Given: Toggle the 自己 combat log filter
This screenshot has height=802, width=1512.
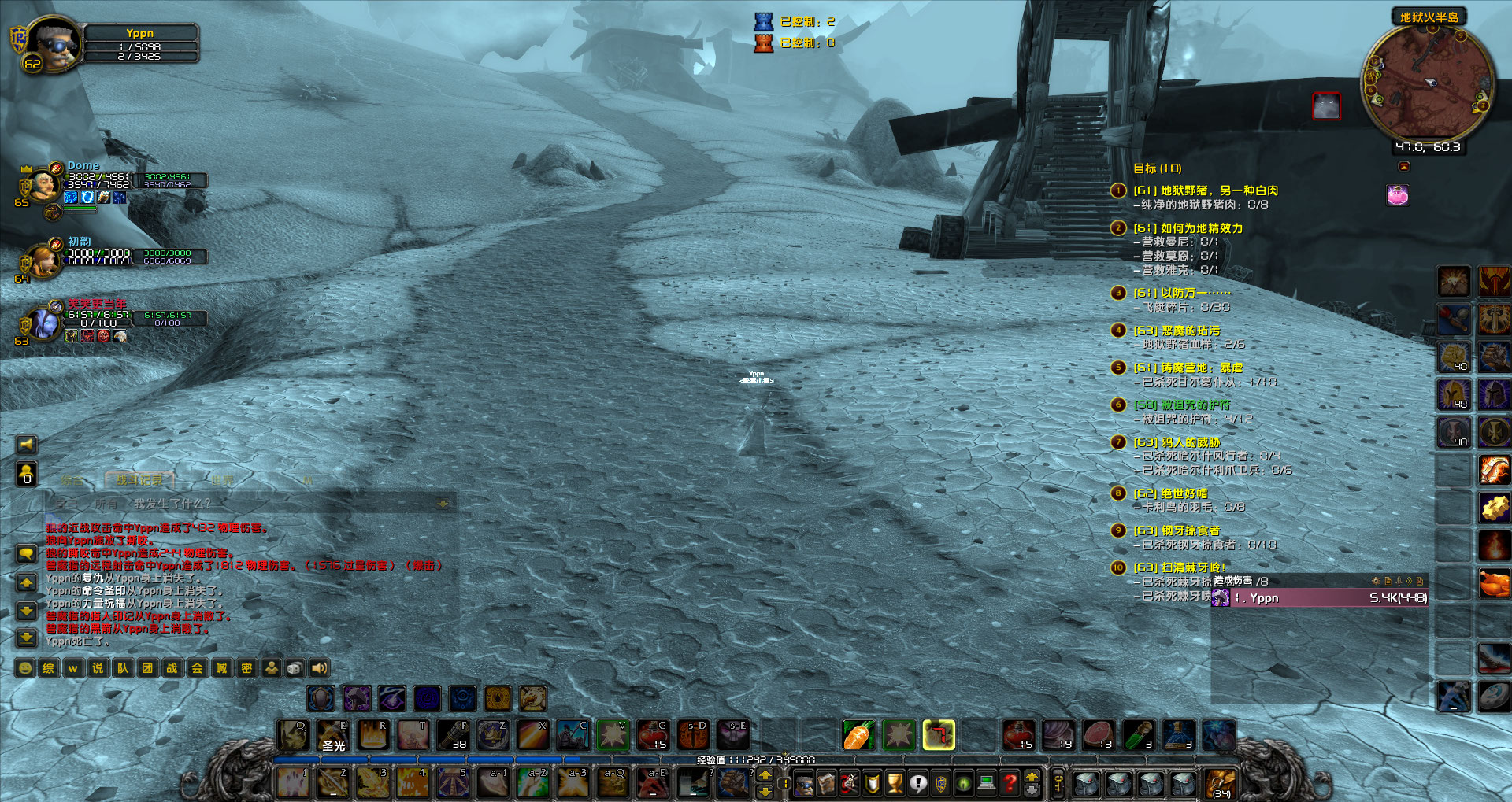Looking at the screenshot, I should [x=68, y=502].
